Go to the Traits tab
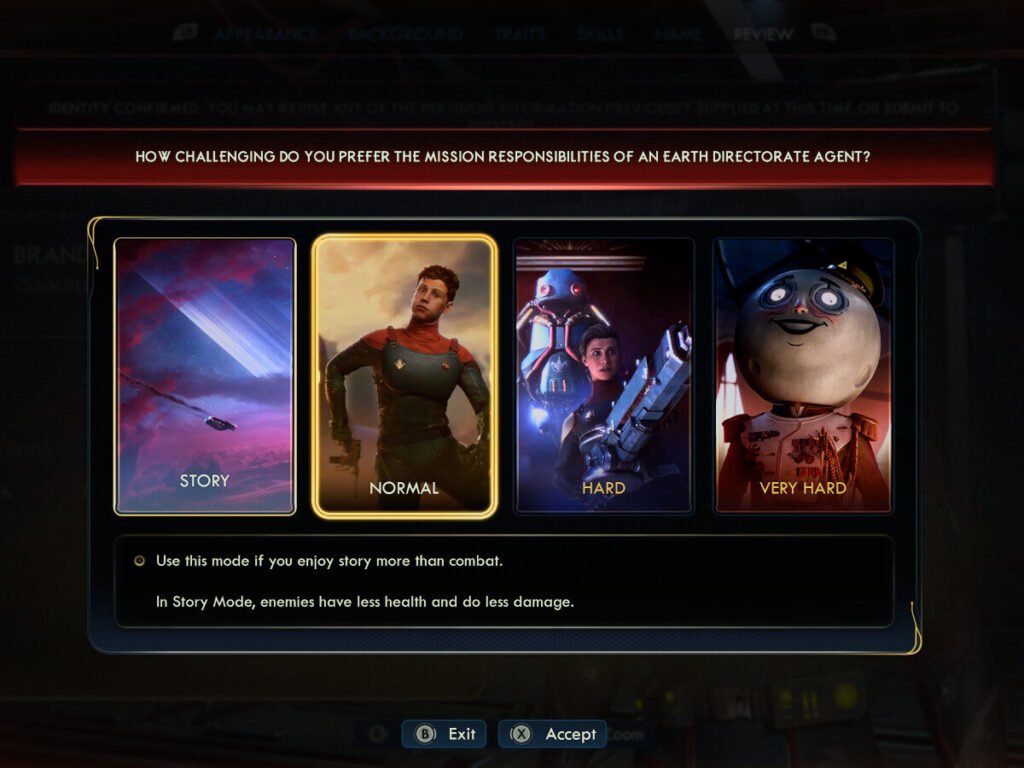Image resolution: width=1024 pixels, height=768 pixels. click(519, 34)
